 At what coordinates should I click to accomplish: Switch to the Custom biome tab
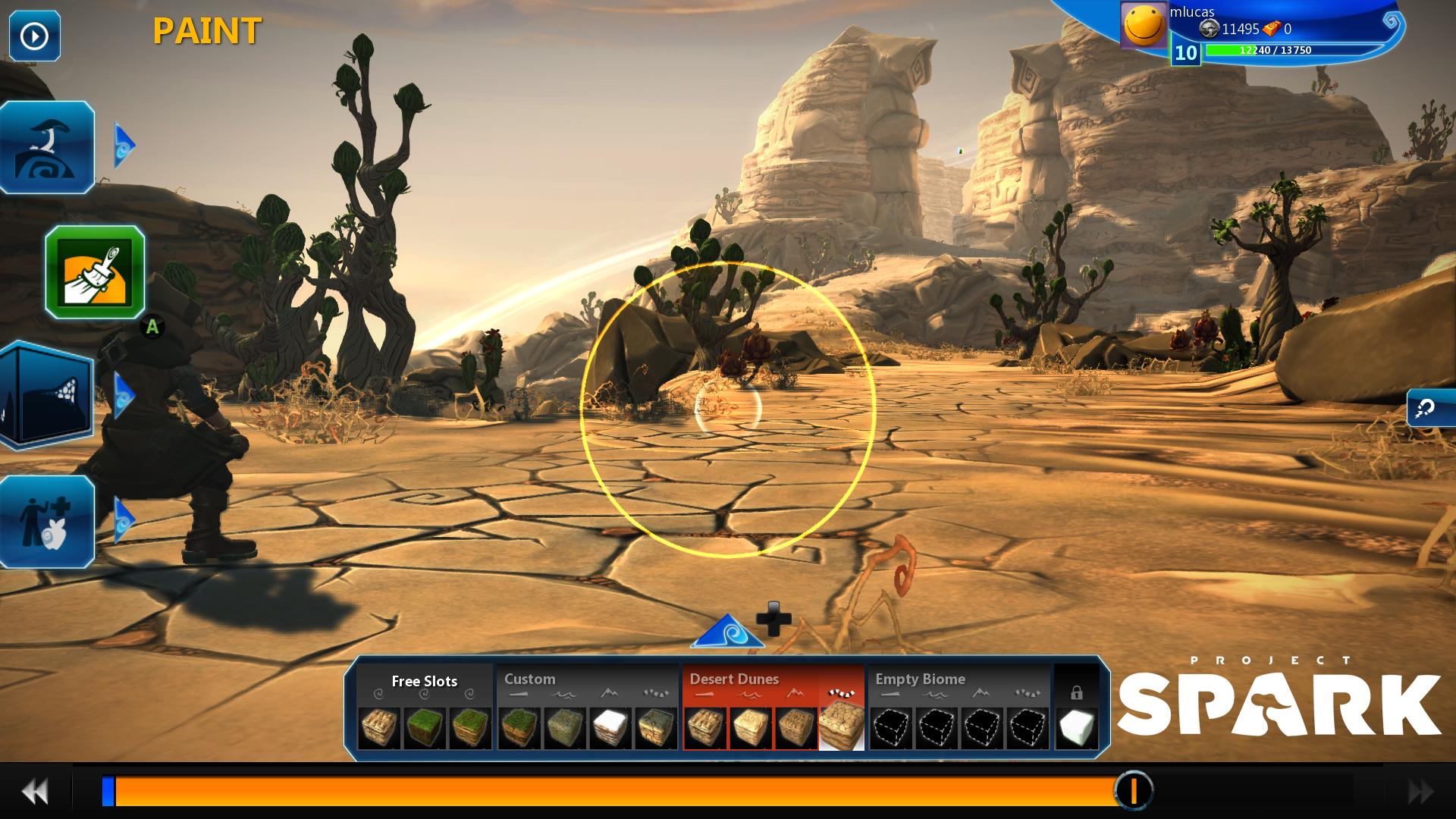(529, 679)
